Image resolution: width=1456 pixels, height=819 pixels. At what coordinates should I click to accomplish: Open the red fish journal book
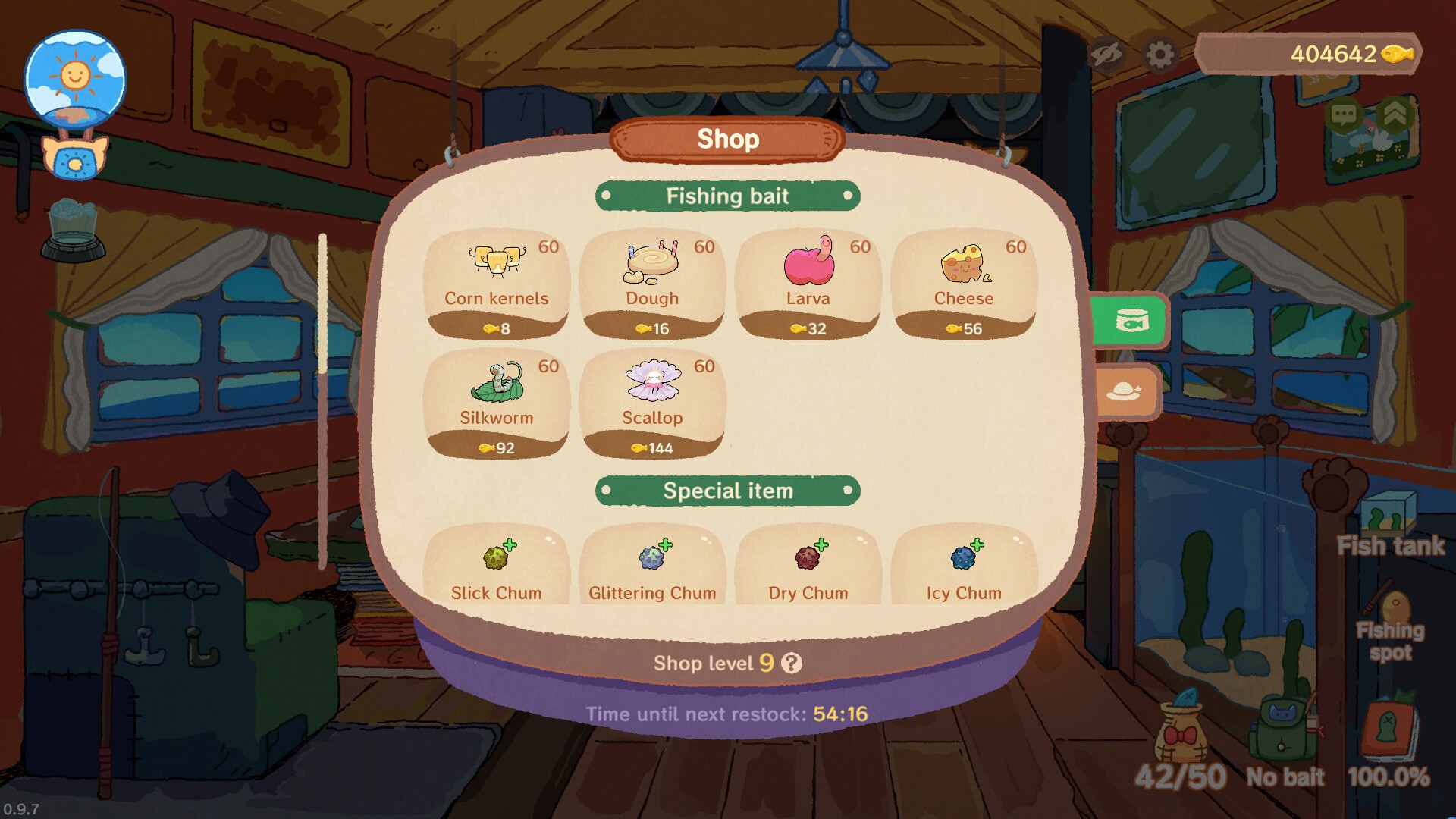pyautogui.click(x=1389, y=730)
